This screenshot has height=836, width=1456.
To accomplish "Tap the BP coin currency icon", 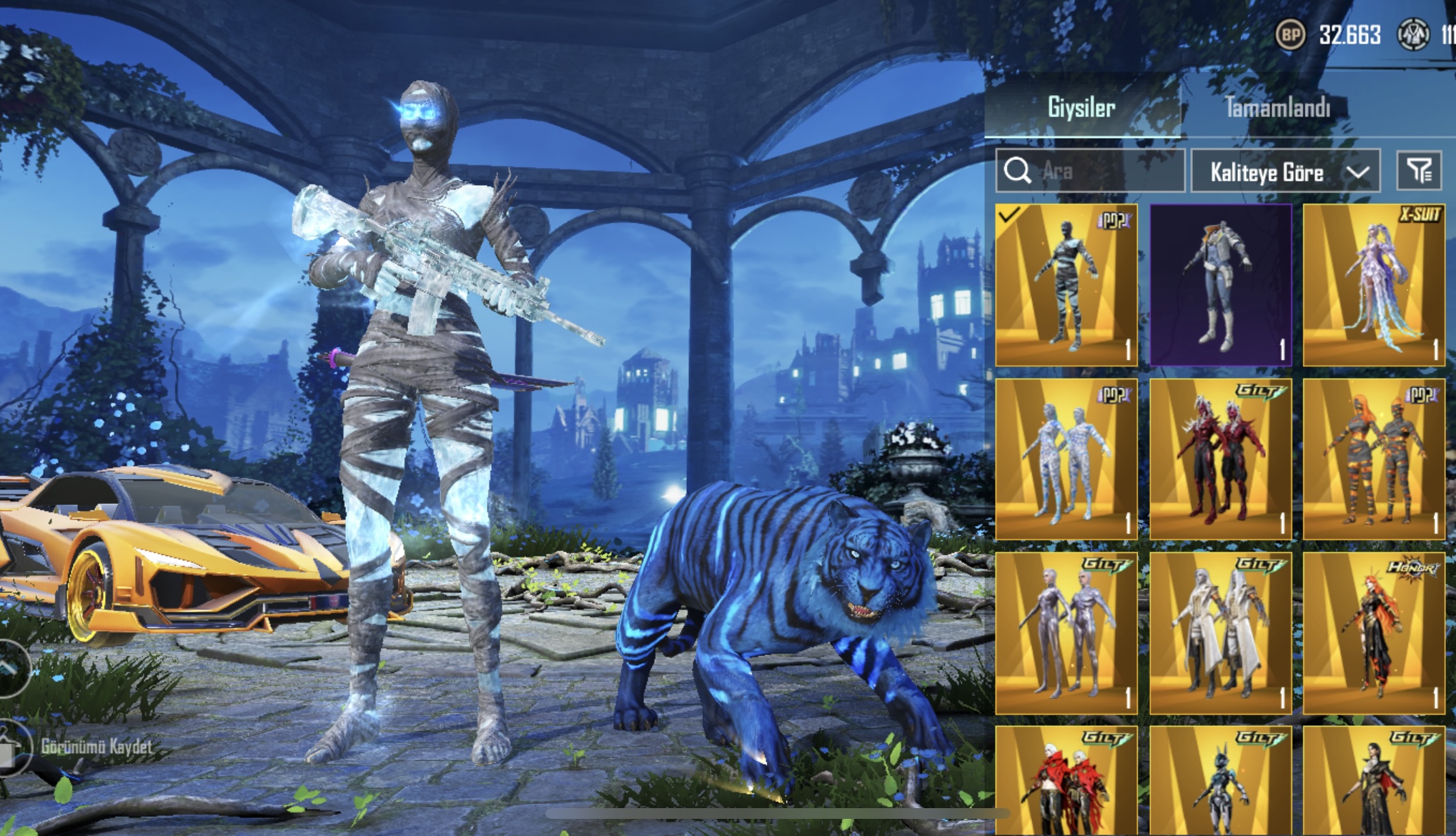I will pyautogui.click(x=1290, y=34).
